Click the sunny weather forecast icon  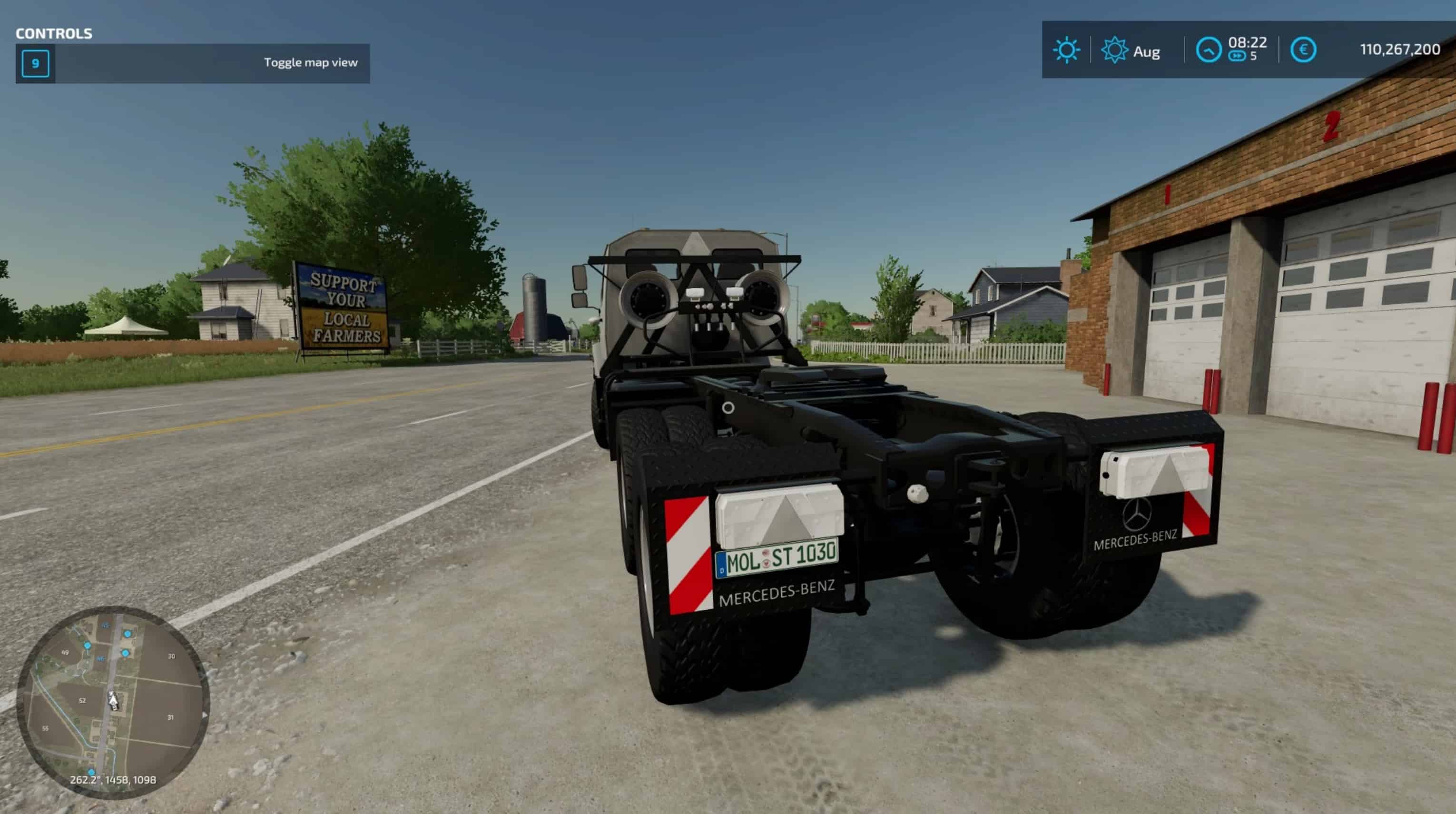tap(1066, 50)
